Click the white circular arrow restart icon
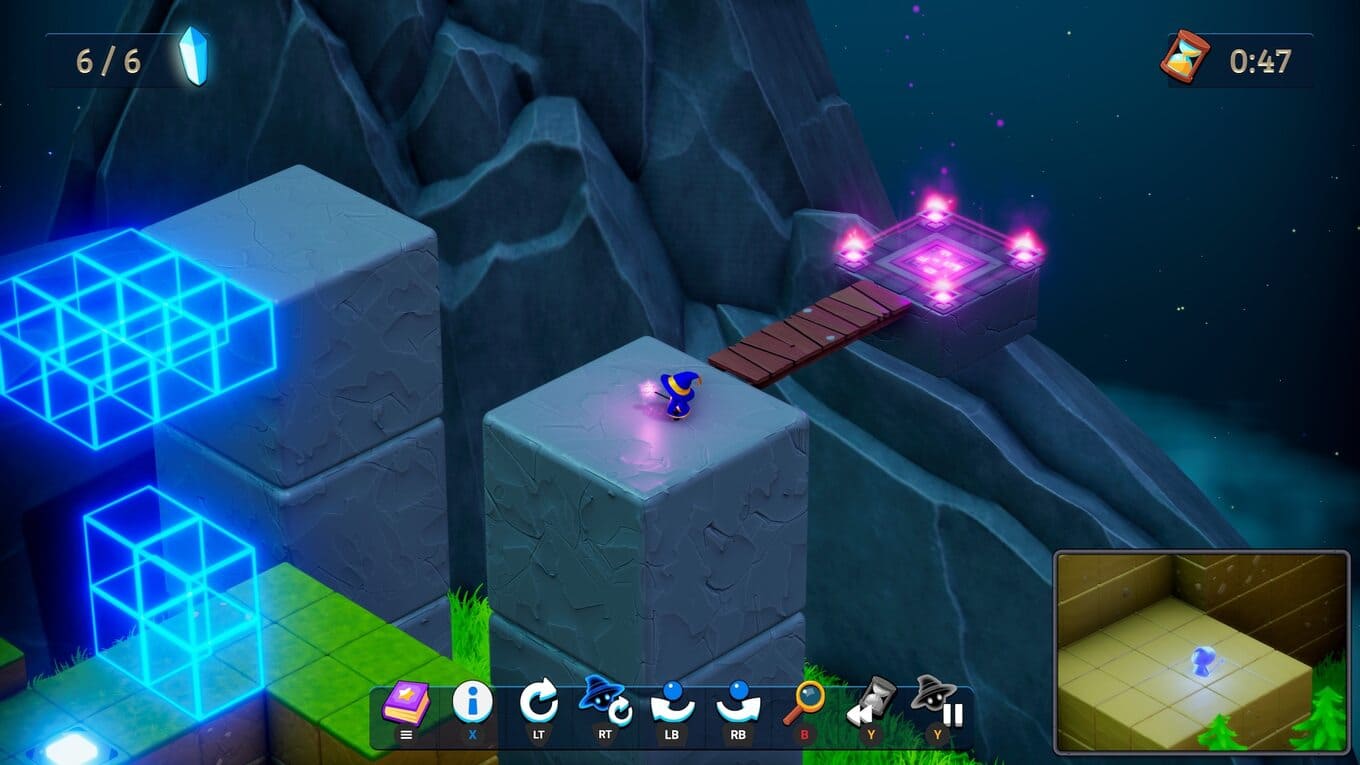Viewport: 1360px width, 765px height. click(539, 703)
